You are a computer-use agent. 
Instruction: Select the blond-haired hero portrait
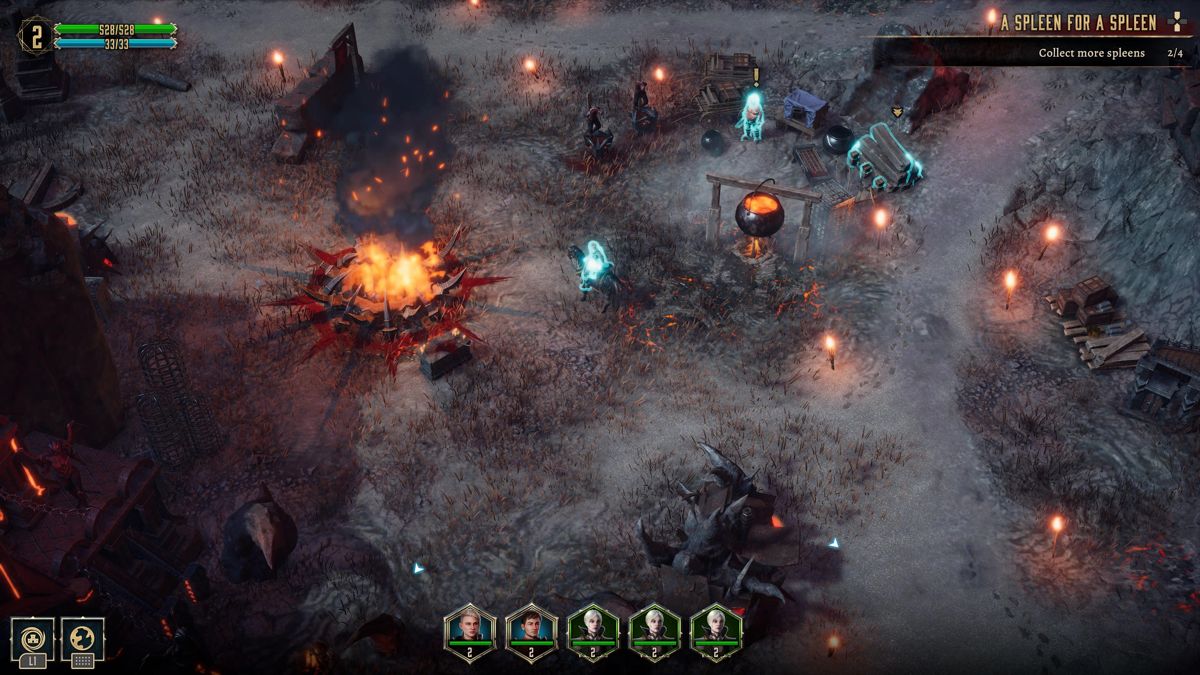pyautogui.click(x=469, y=630)
